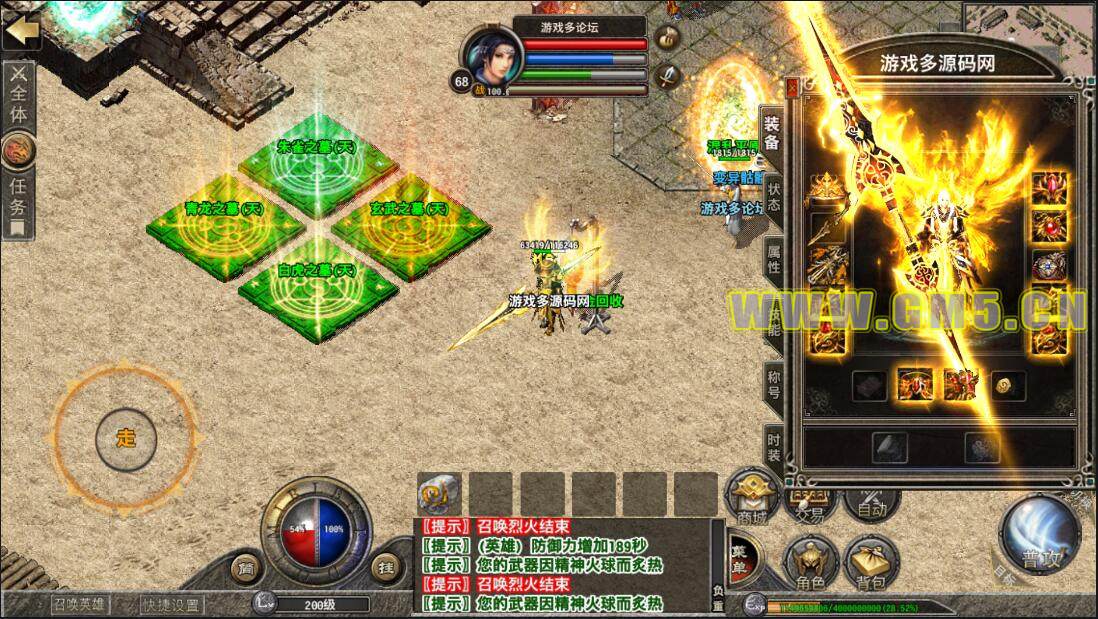1098x619 pixels.
Task: Open 快捷设置 quick settings
Action: (171, 604)
